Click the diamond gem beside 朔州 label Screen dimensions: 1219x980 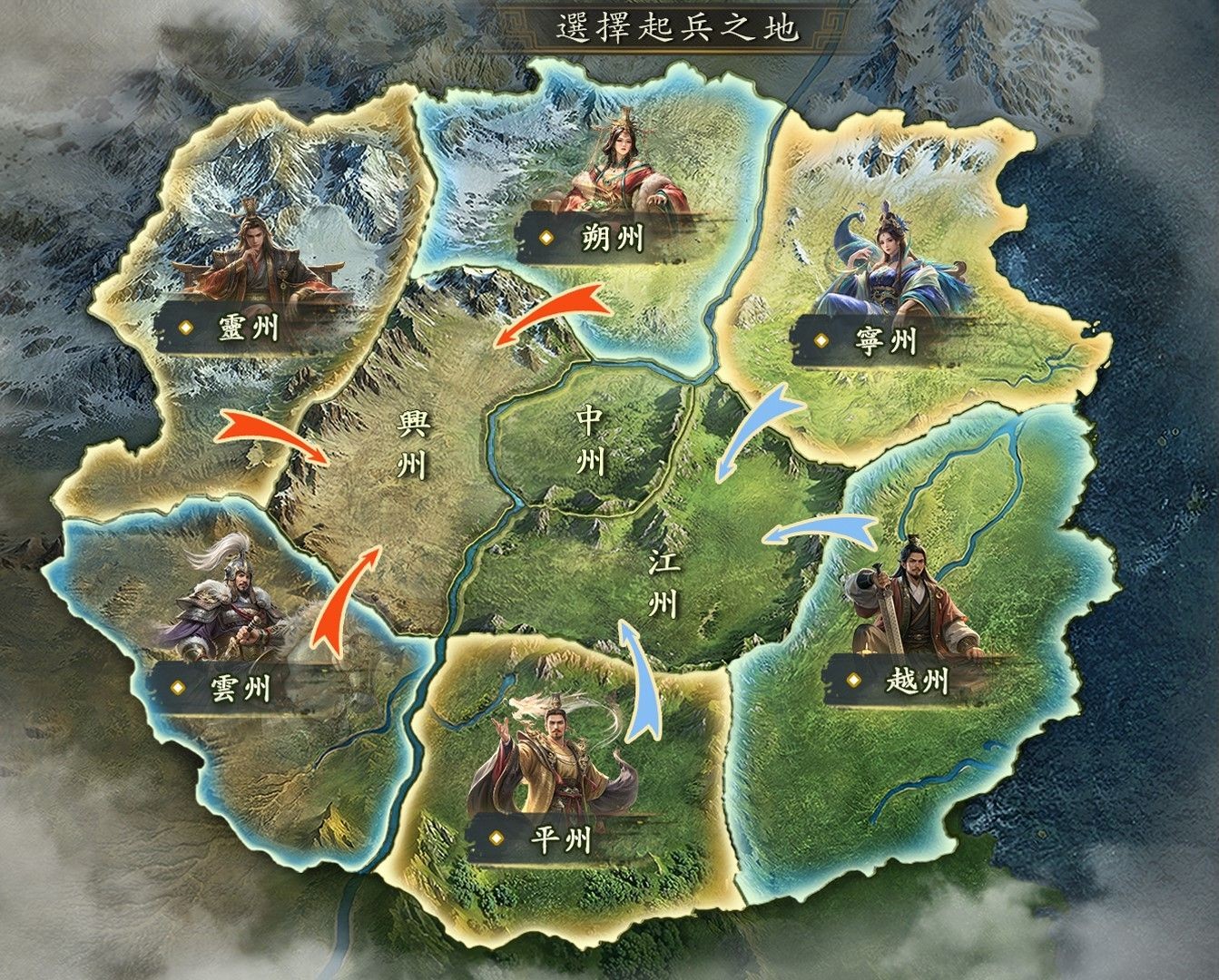click(548, 239)
